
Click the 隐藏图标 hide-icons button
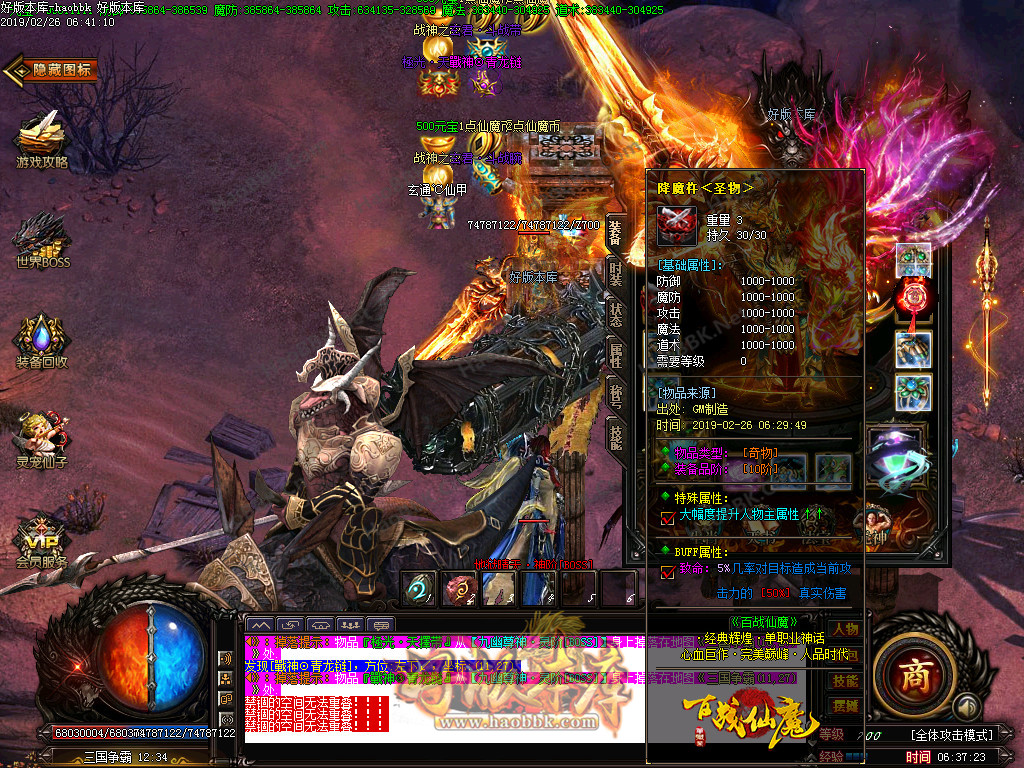click(52, 70)
